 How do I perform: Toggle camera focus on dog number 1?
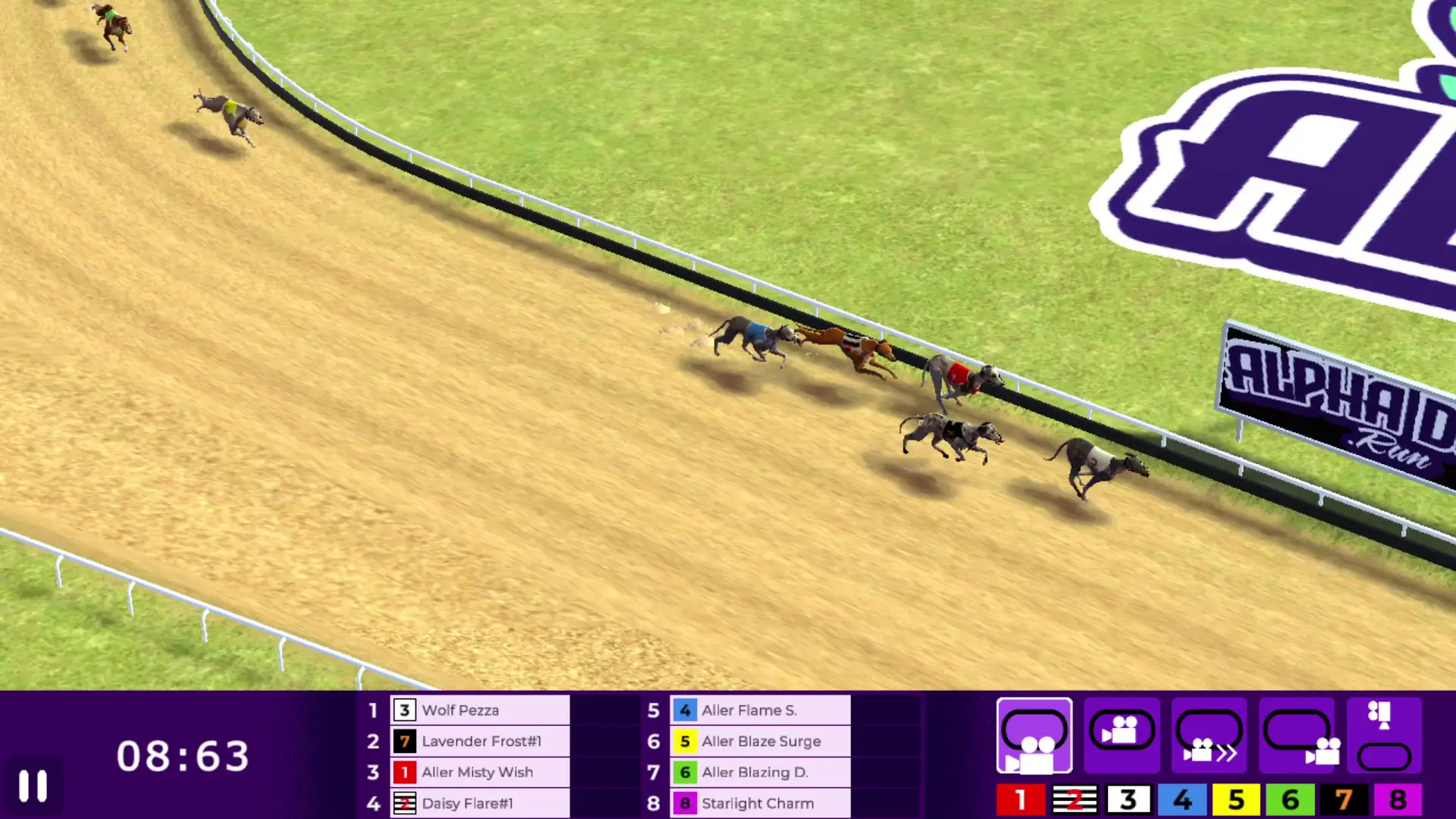tap(1021, 799)
